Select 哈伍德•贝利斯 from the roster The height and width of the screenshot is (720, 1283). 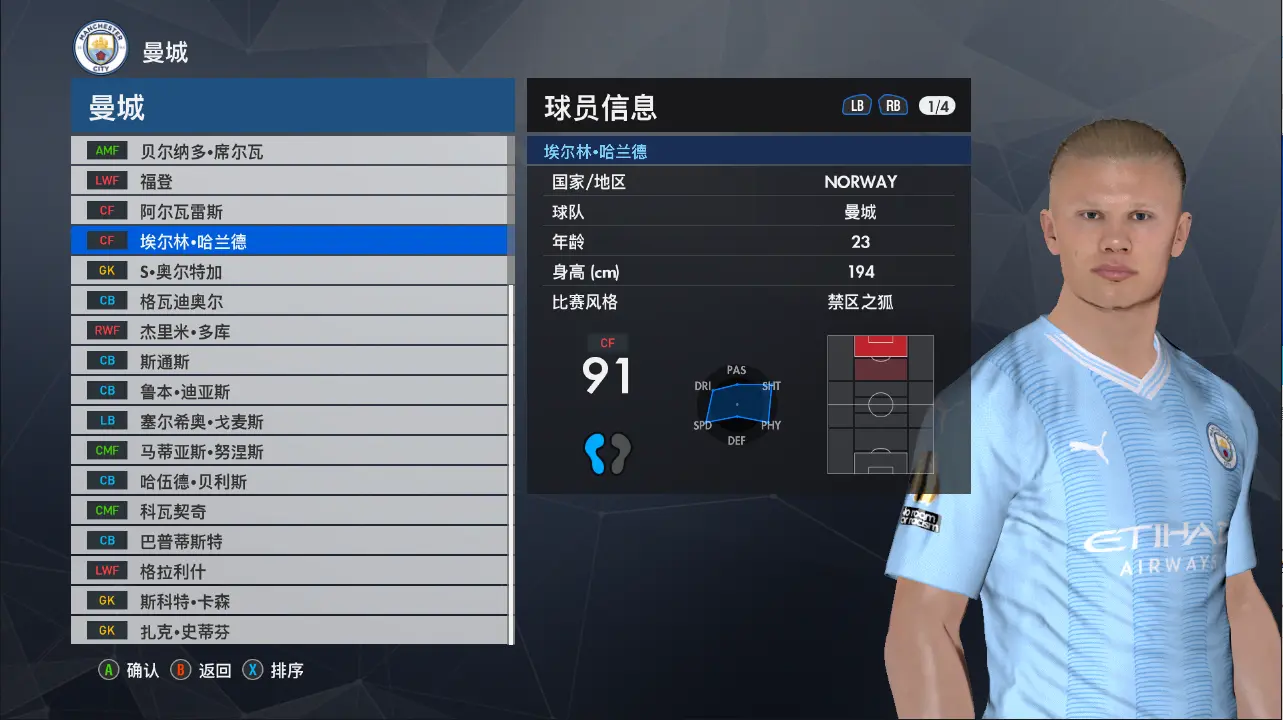(x=289, y=481)
